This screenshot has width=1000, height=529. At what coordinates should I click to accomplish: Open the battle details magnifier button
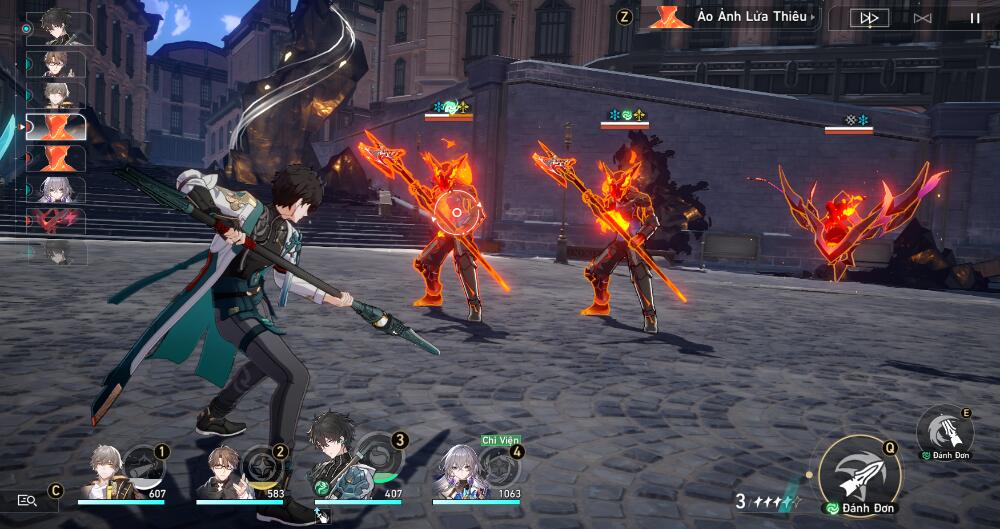pos(27,500)
